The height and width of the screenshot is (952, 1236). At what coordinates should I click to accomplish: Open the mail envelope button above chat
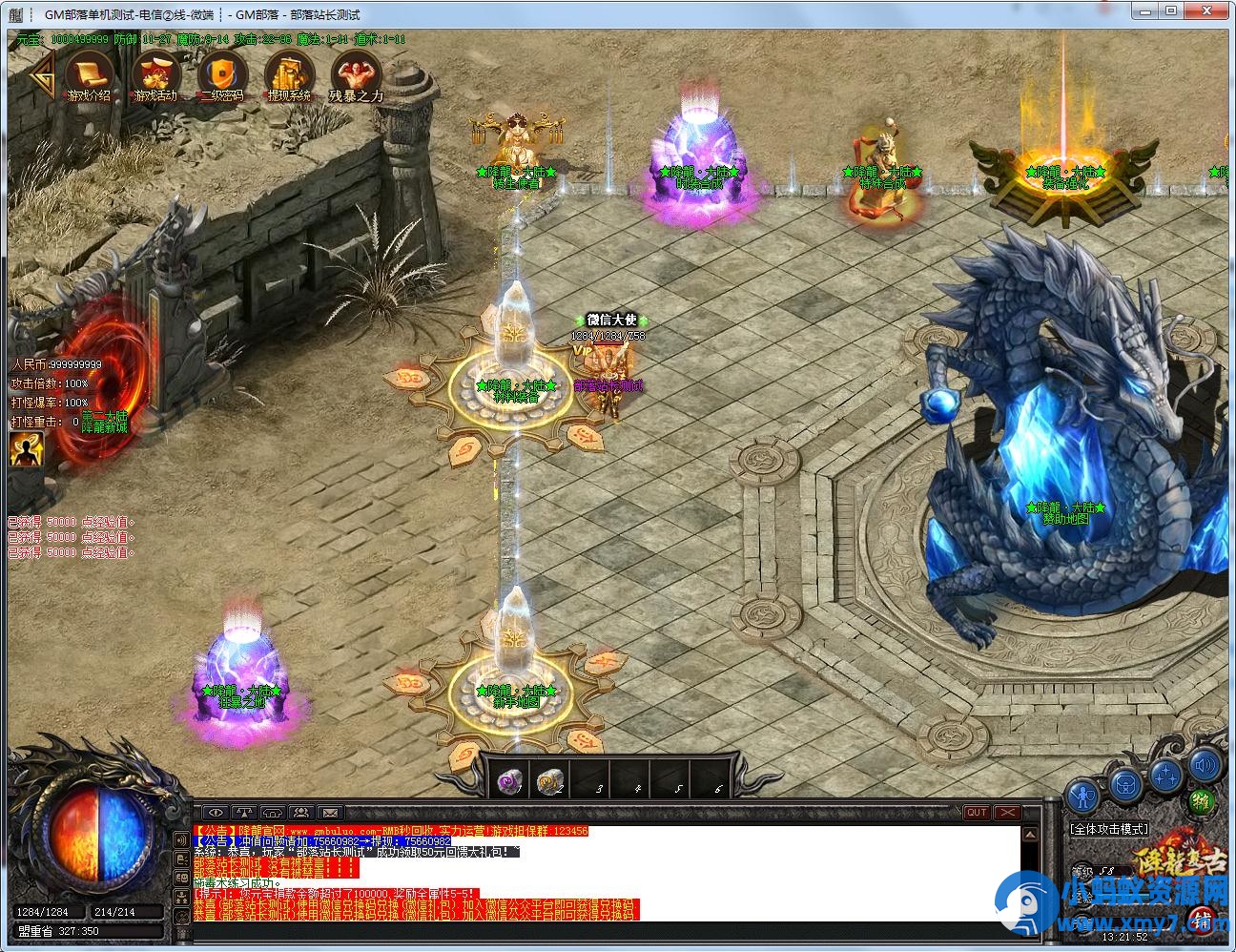pyautogui.click(x=329, y=813)
